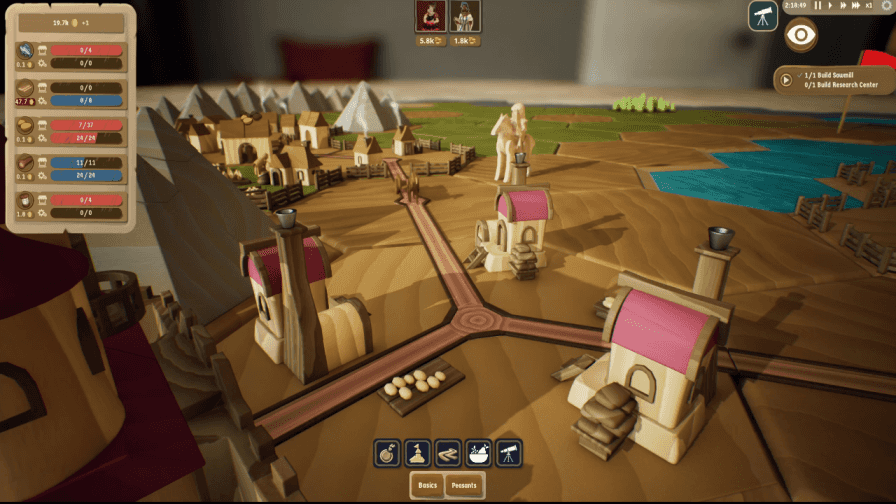Select the fish resource icon
The width and height of the screenshot is (896, 504).
(x=26, y=50)
